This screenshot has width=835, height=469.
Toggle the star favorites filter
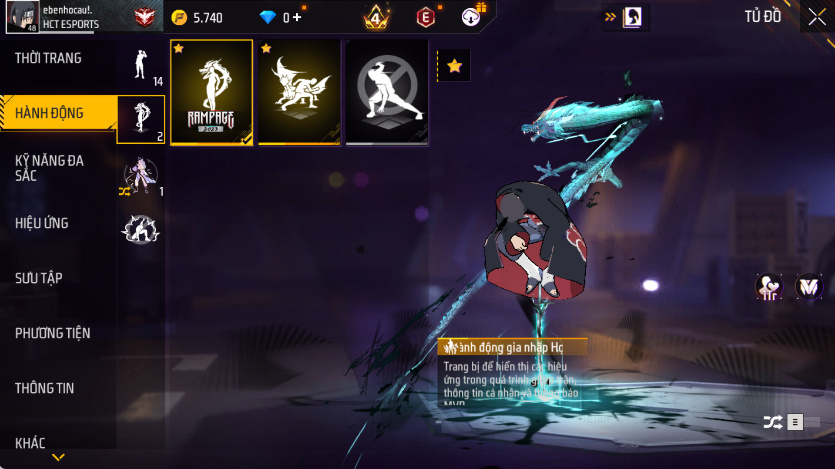(x=454, y=66)
